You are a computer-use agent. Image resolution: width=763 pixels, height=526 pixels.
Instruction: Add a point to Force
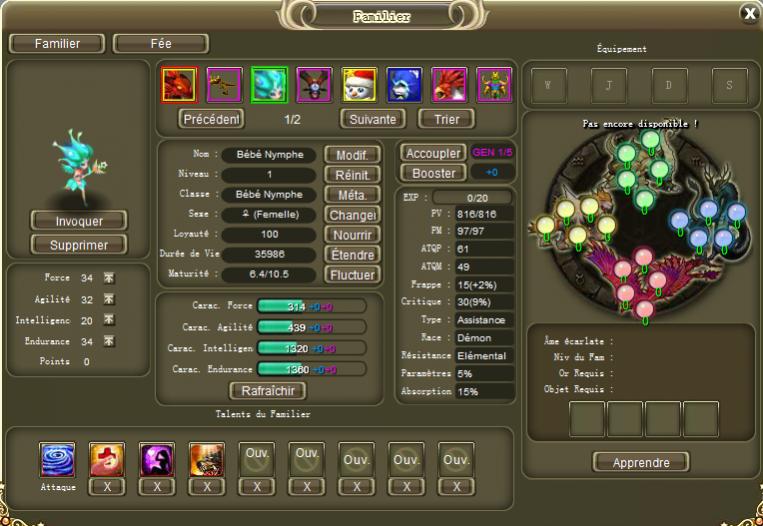pyautogui.click(x=109, y=278)
